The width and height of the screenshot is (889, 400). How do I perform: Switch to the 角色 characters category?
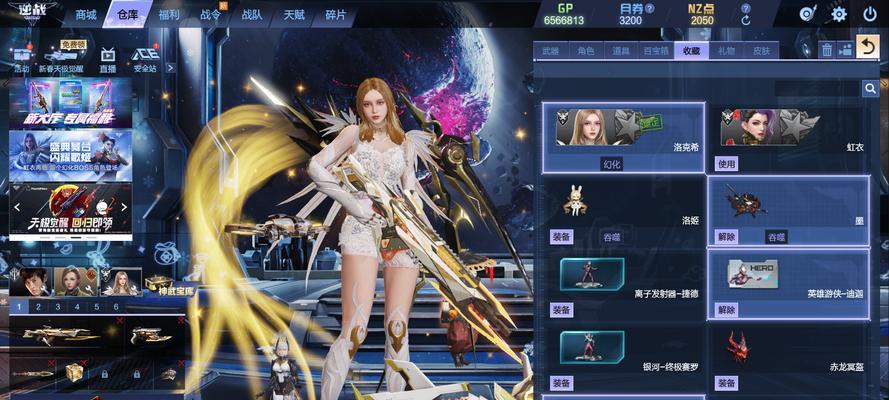(586, 50)
